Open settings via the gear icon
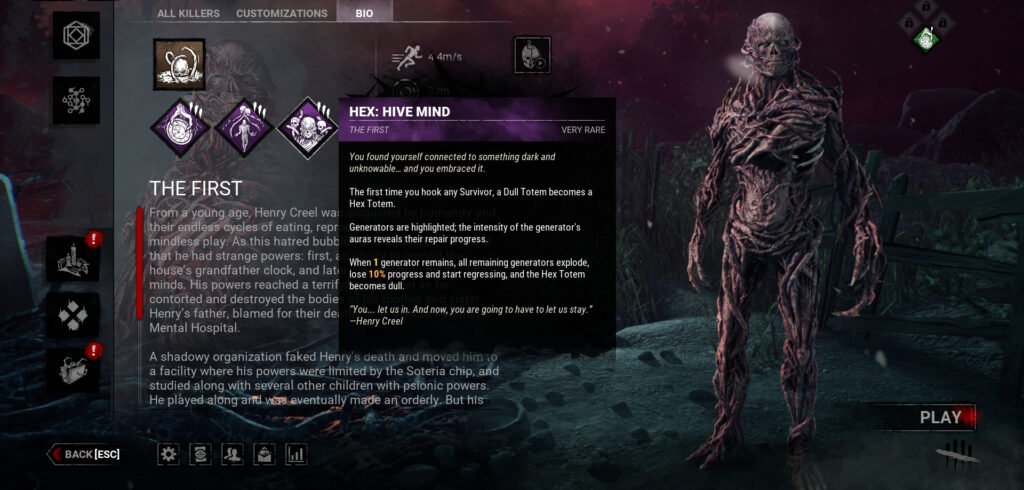 (x=169, y=454)
